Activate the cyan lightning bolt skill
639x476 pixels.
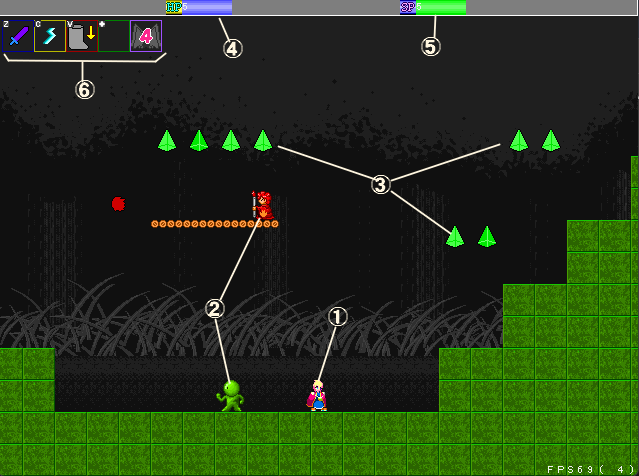click(x=50, y=37)
